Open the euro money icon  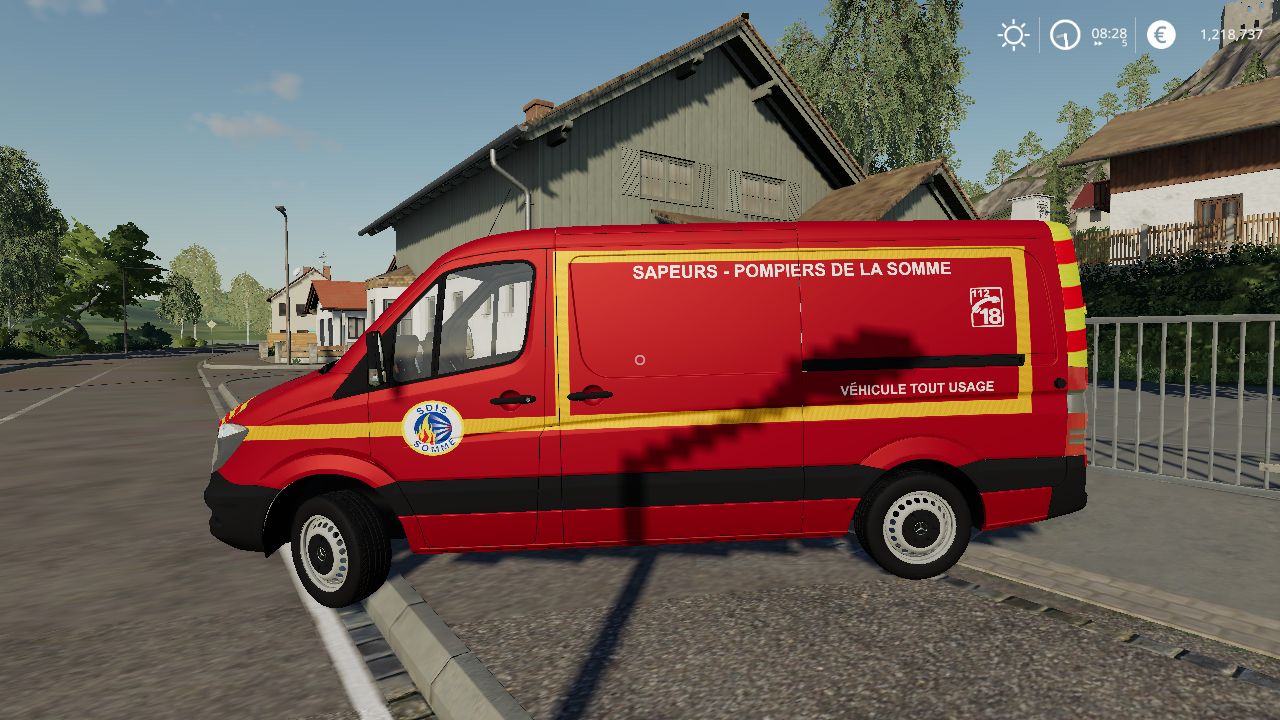click(1161, 35)
